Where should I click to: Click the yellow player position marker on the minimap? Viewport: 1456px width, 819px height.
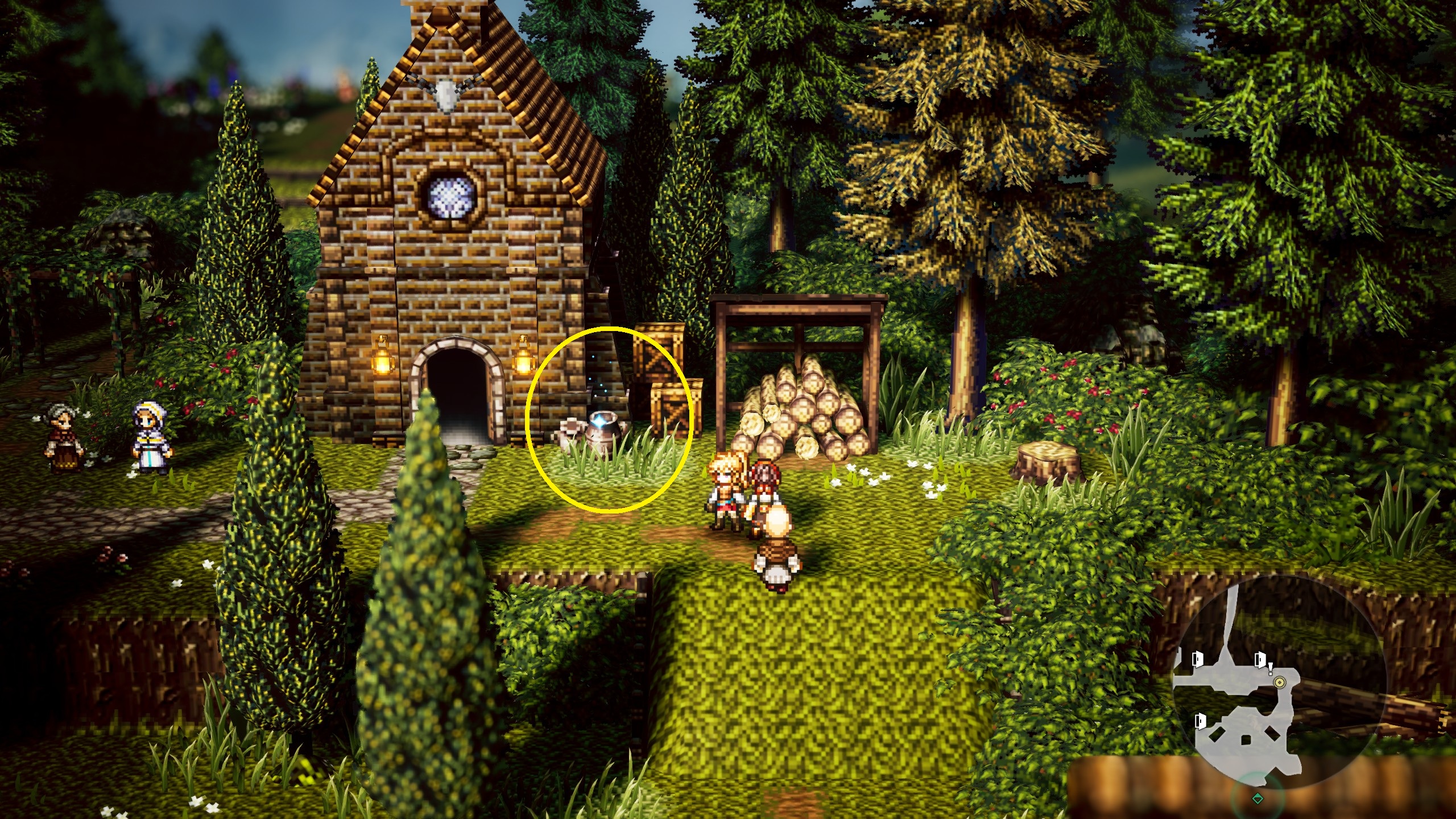1280,682
